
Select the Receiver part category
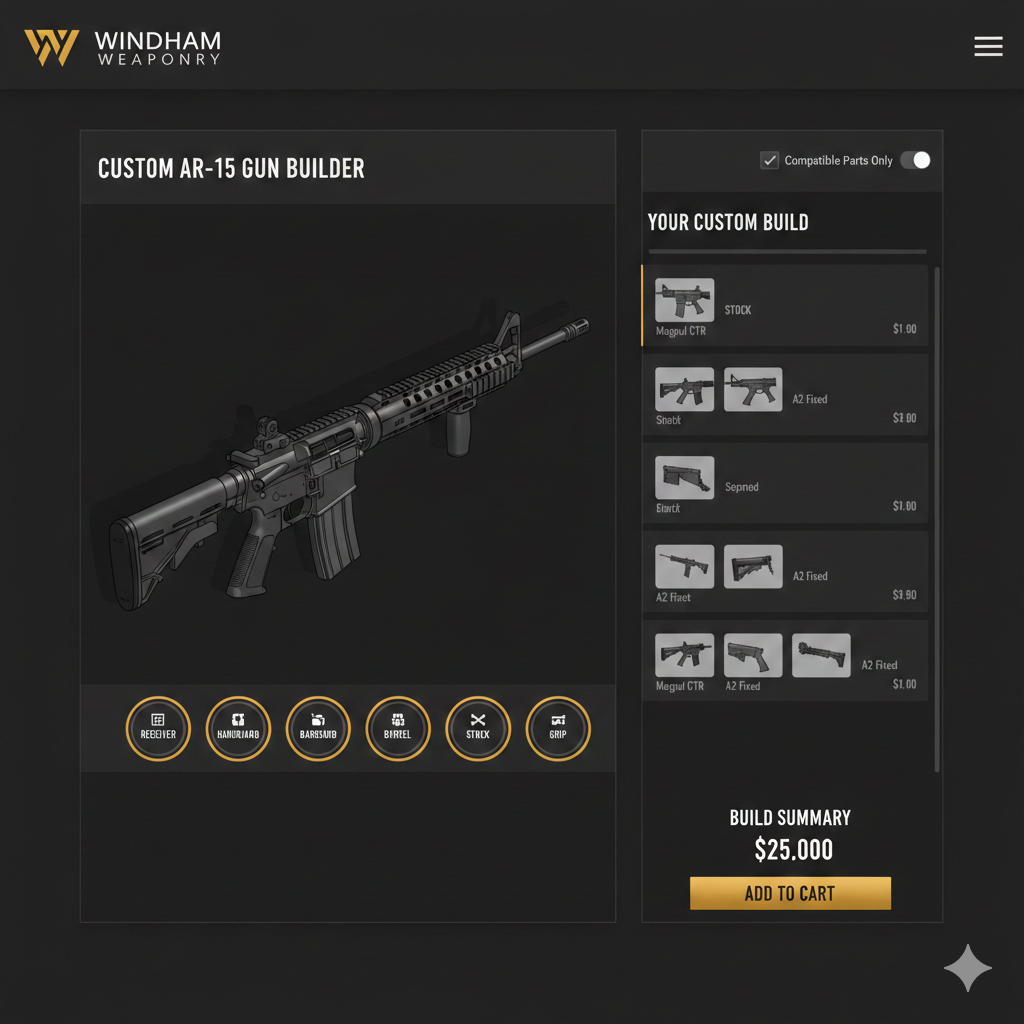pos(158,728)
